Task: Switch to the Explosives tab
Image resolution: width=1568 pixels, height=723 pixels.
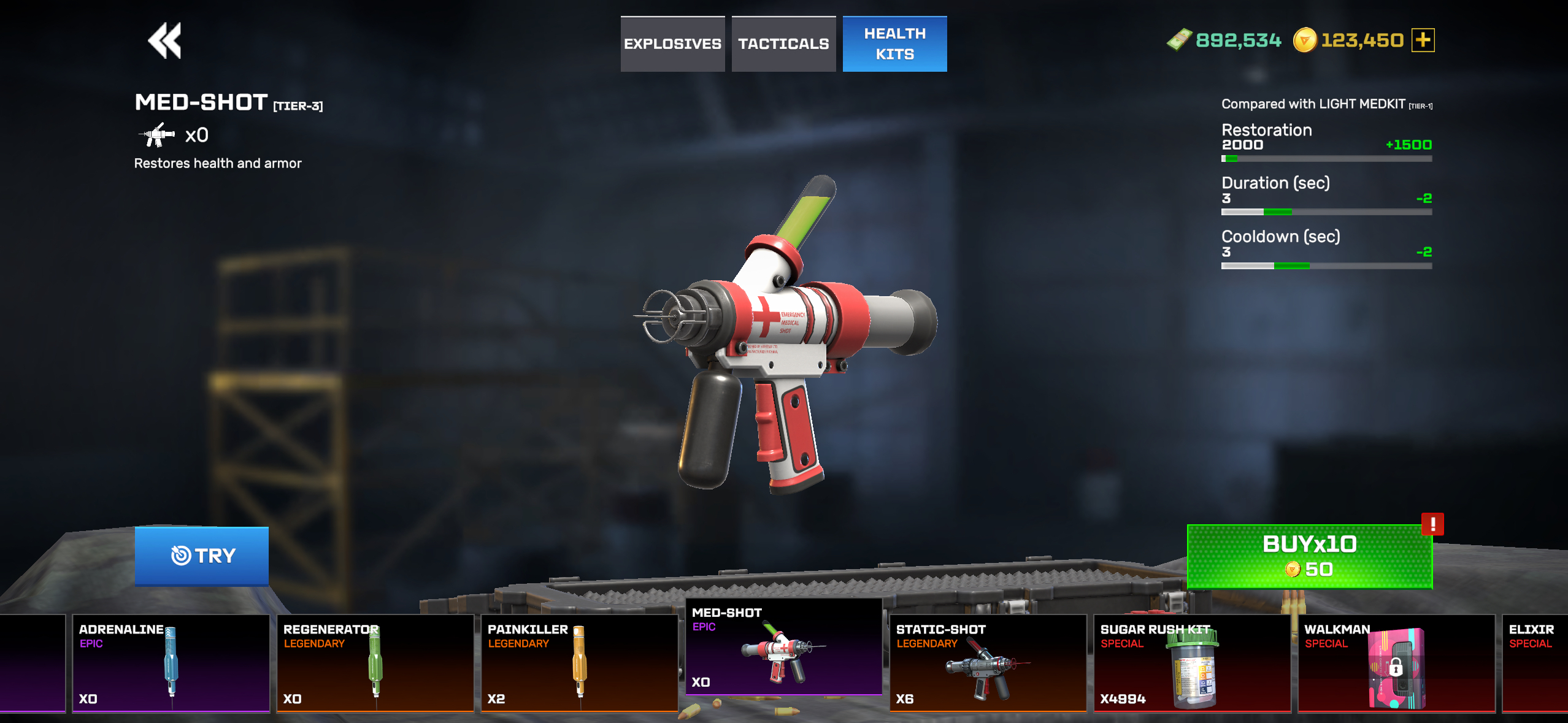Action: (x=672, y=44)
